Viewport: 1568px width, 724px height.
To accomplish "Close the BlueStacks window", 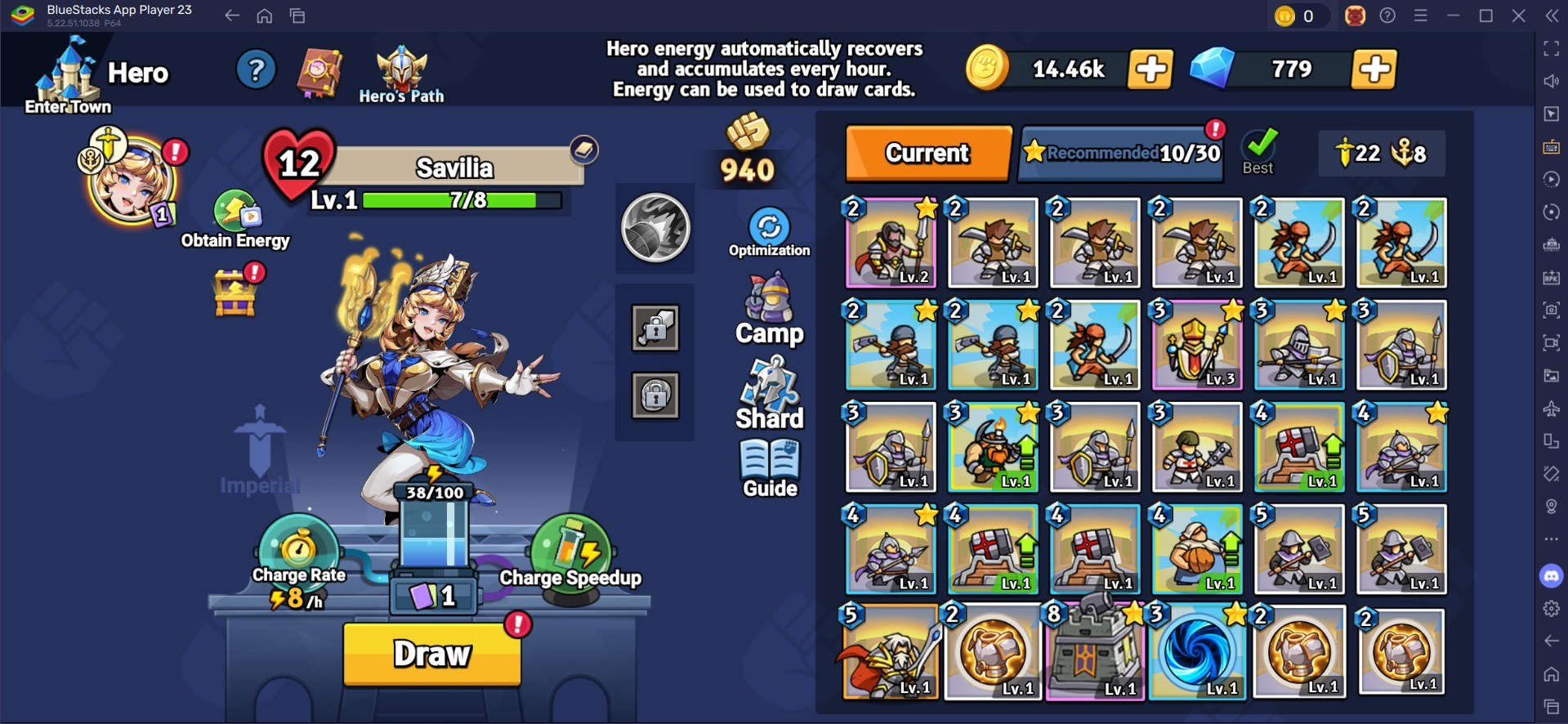I will (x=1518, y=16).
